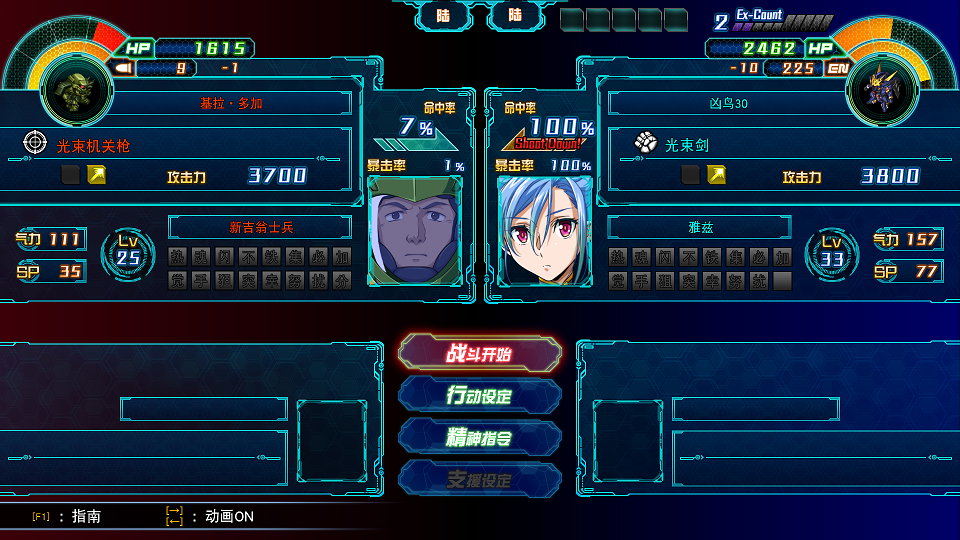Viewport: 960px width, 540px height.
Task: Select the greyed 支援设定 support option
Action: pyautogui.click(x=479, y=480)
